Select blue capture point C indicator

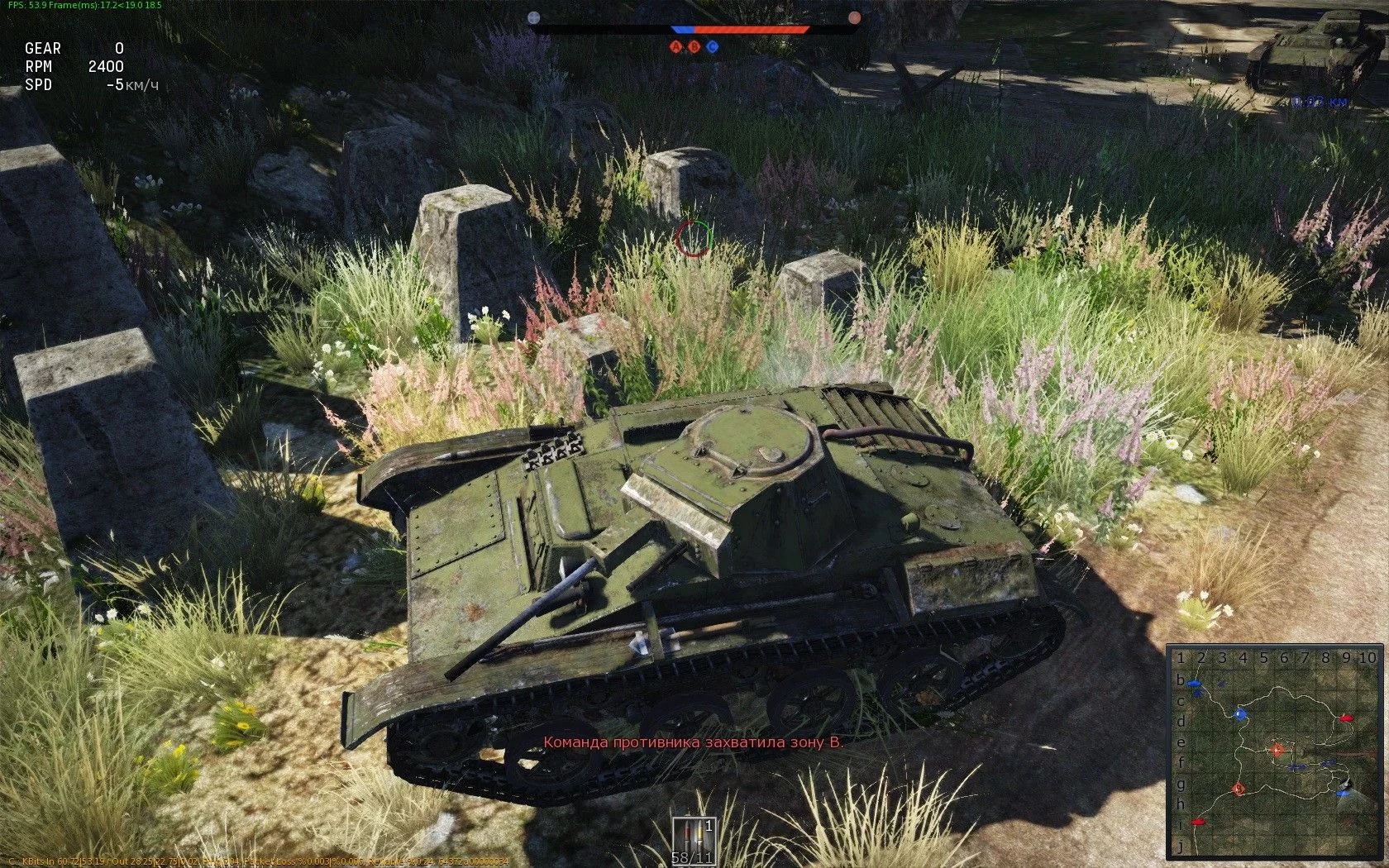click(x=713, y=46)
